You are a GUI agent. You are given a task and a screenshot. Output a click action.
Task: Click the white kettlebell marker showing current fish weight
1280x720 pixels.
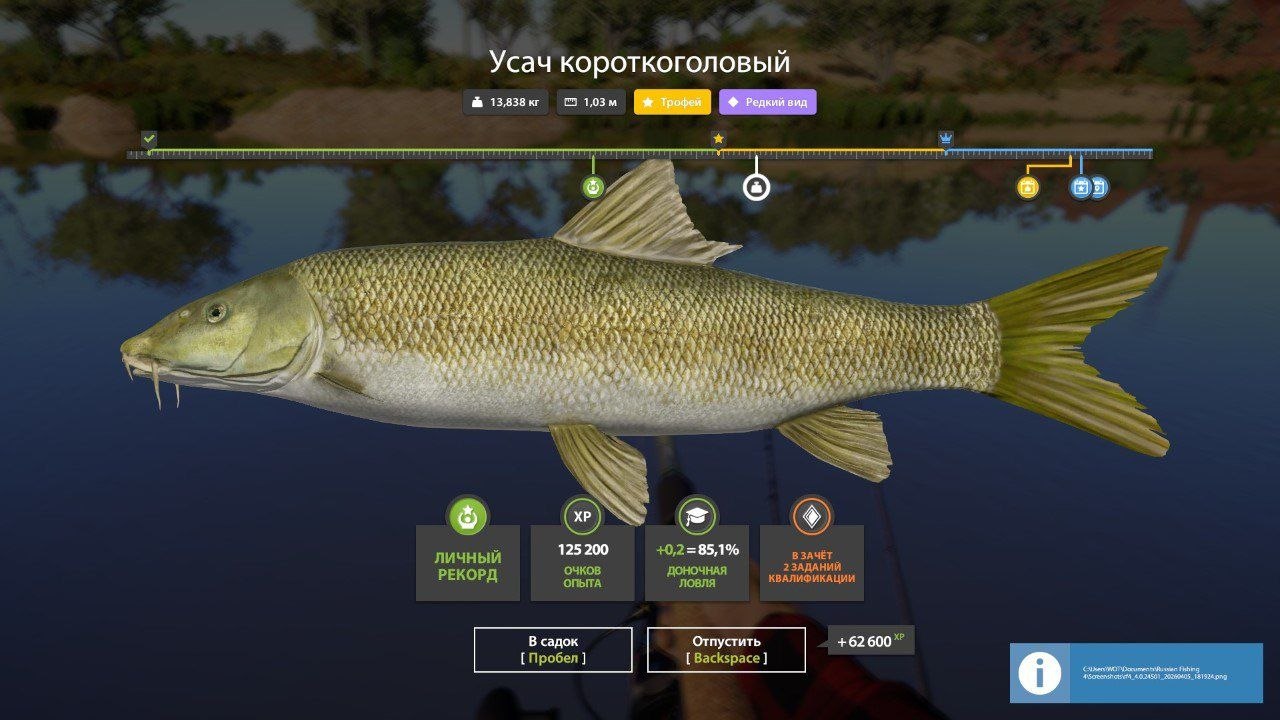pyautogui.click(x=756, y=185)
